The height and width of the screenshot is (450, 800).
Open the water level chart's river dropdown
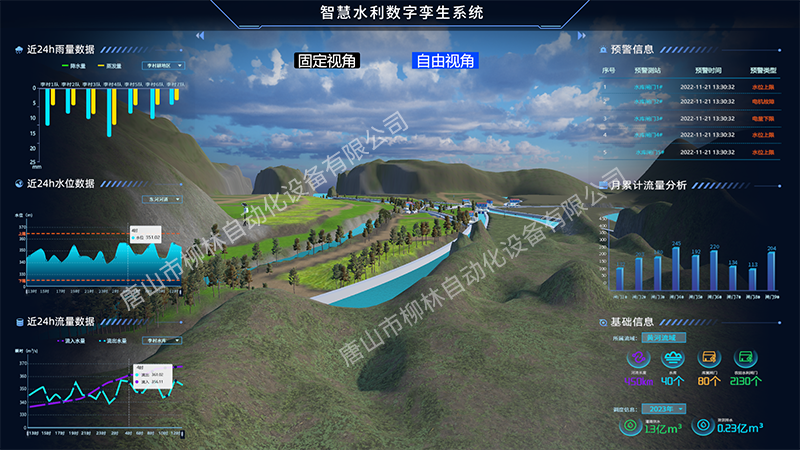pyautogui.click(x=162, y=199)
